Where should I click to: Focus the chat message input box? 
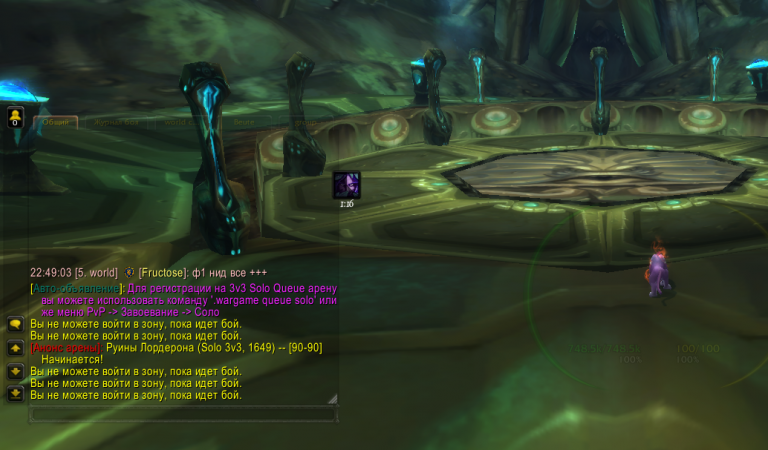(x=182, y=413)
